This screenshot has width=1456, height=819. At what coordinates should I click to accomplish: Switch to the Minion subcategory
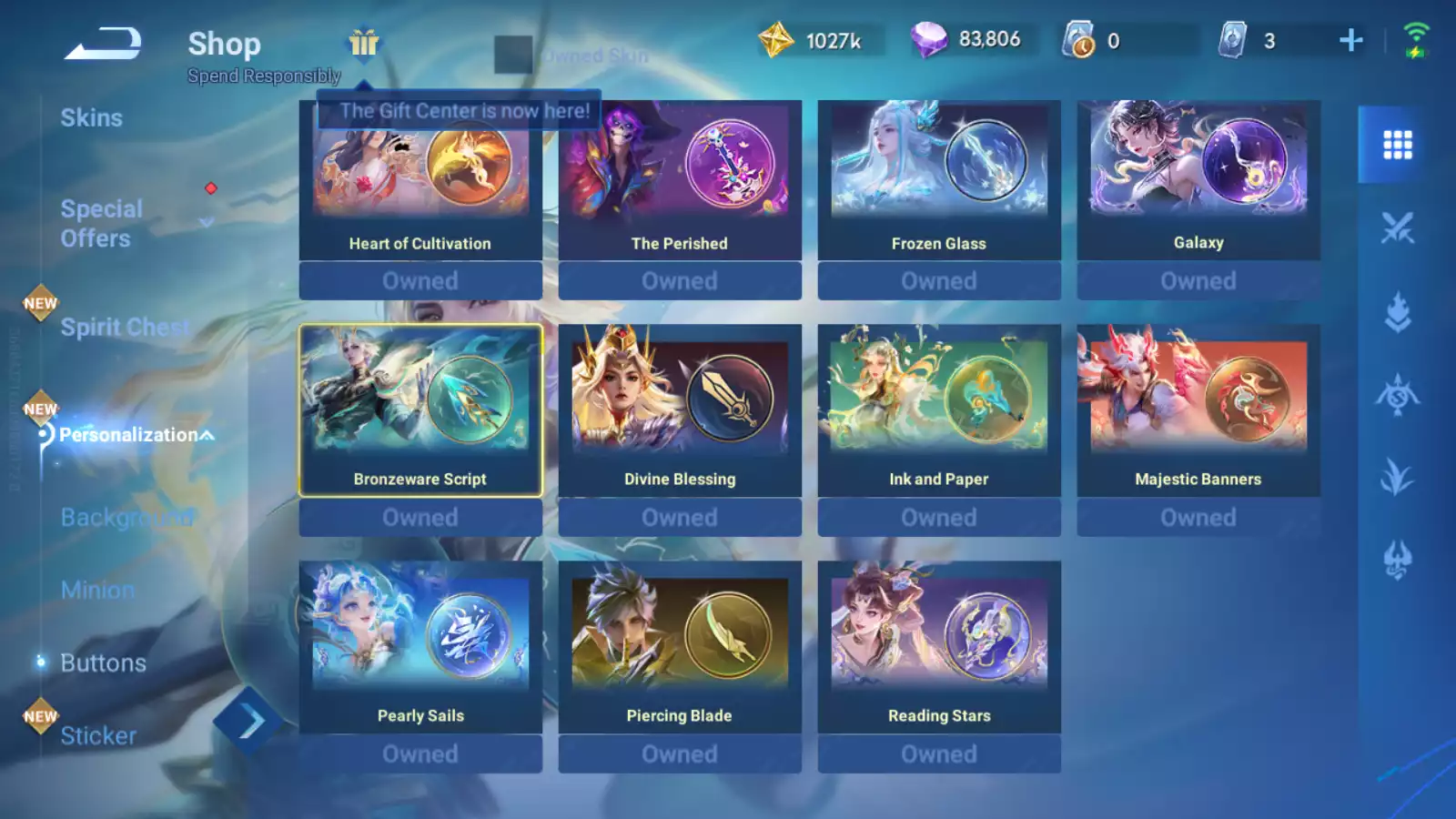[97, 591]
